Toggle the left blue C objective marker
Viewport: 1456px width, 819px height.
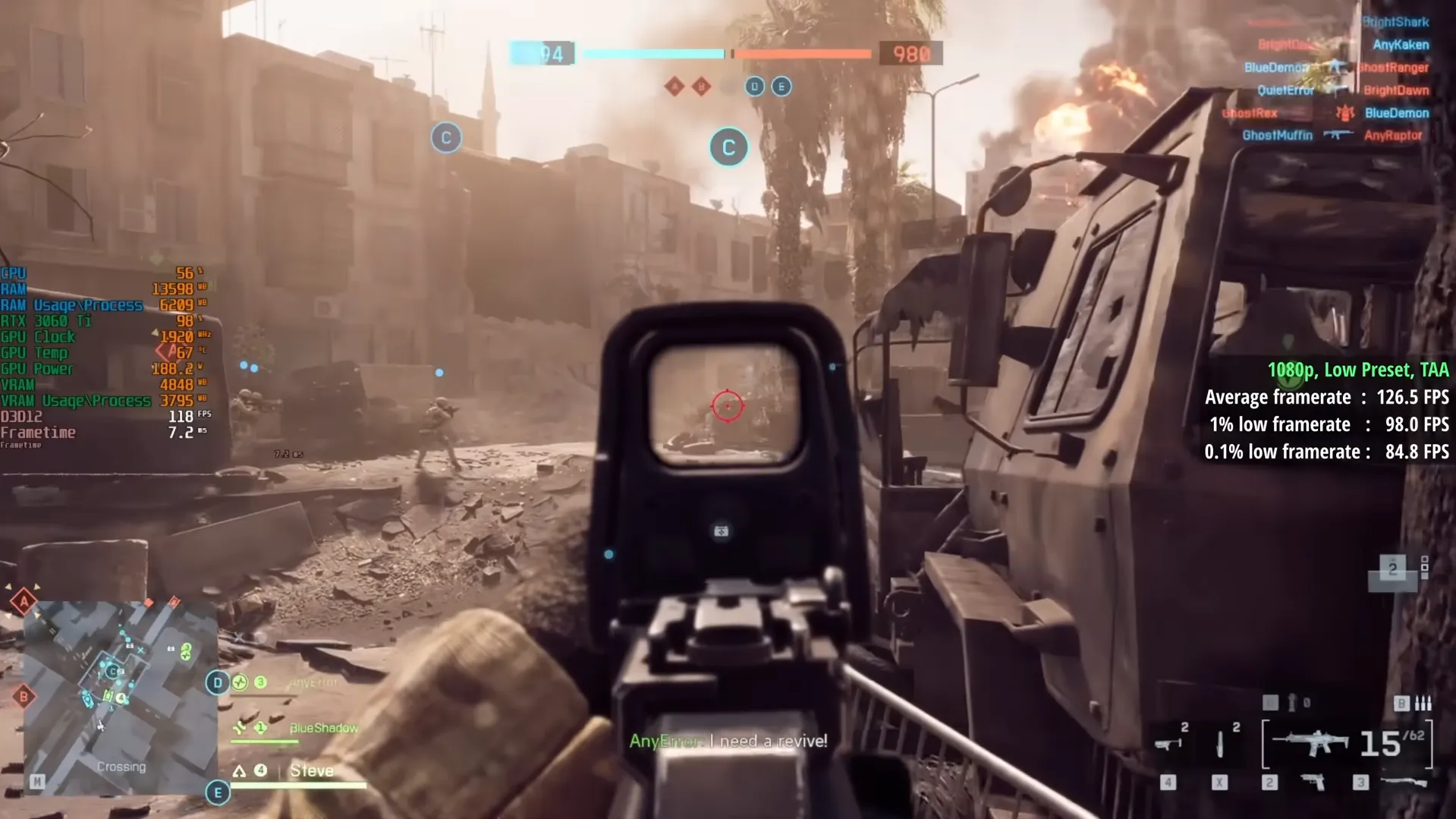pyautogui.click(x=445, y=138)
